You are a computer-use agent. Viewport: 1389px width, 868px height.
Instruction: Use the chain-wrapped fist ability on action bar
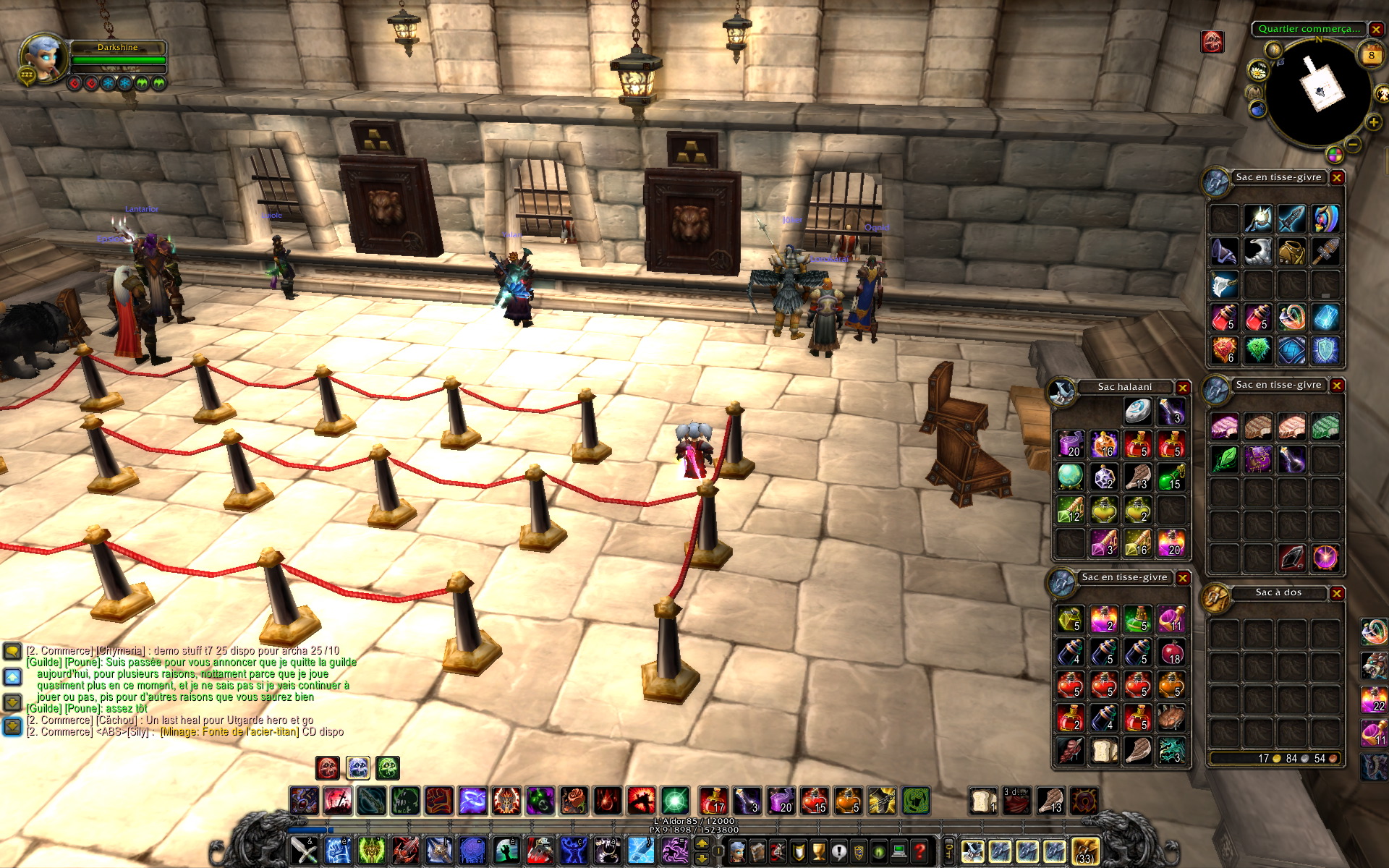click(438, 801)
